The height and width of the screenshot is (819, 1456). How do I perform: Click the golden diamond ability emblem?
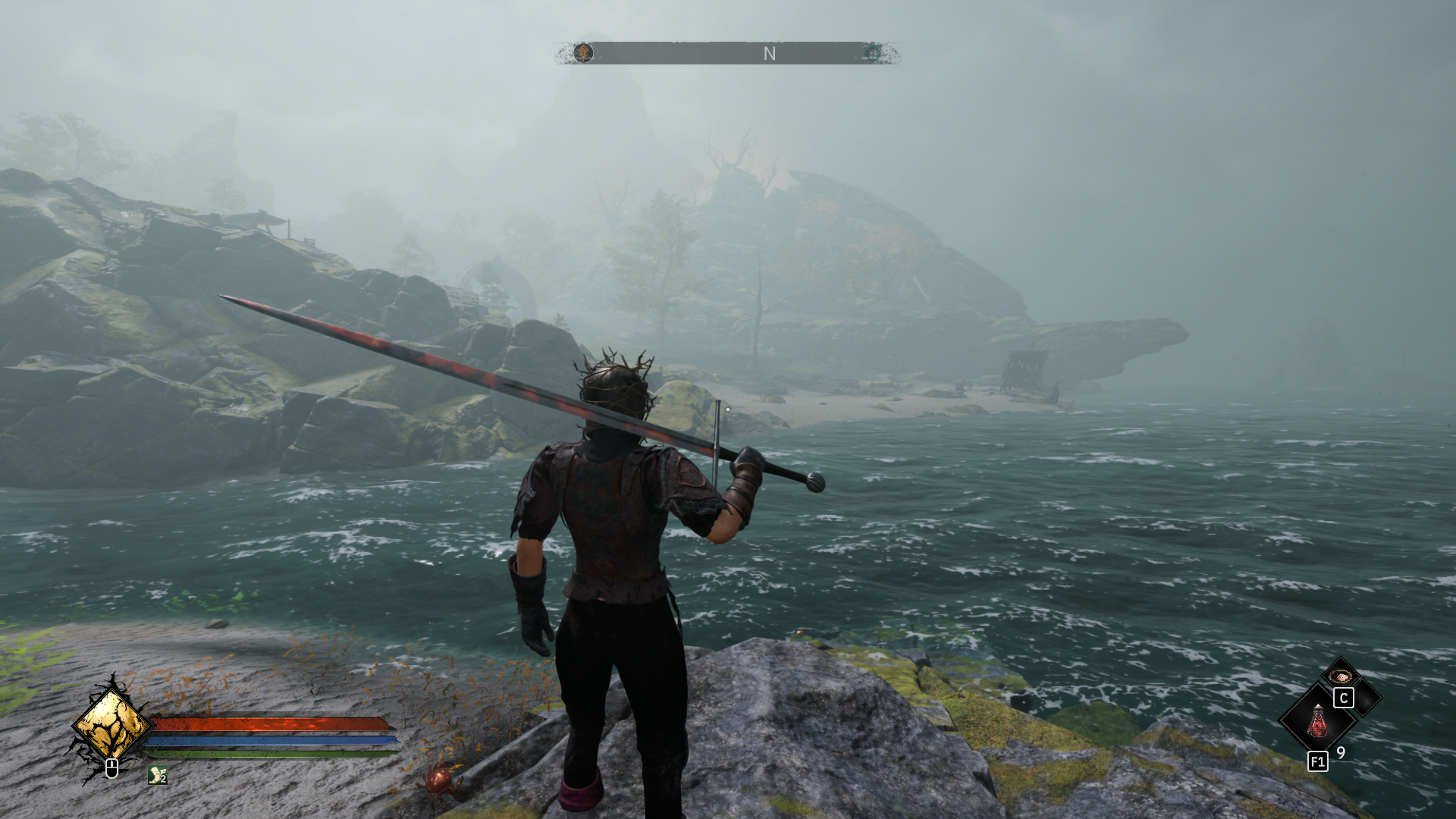[111, 724]
